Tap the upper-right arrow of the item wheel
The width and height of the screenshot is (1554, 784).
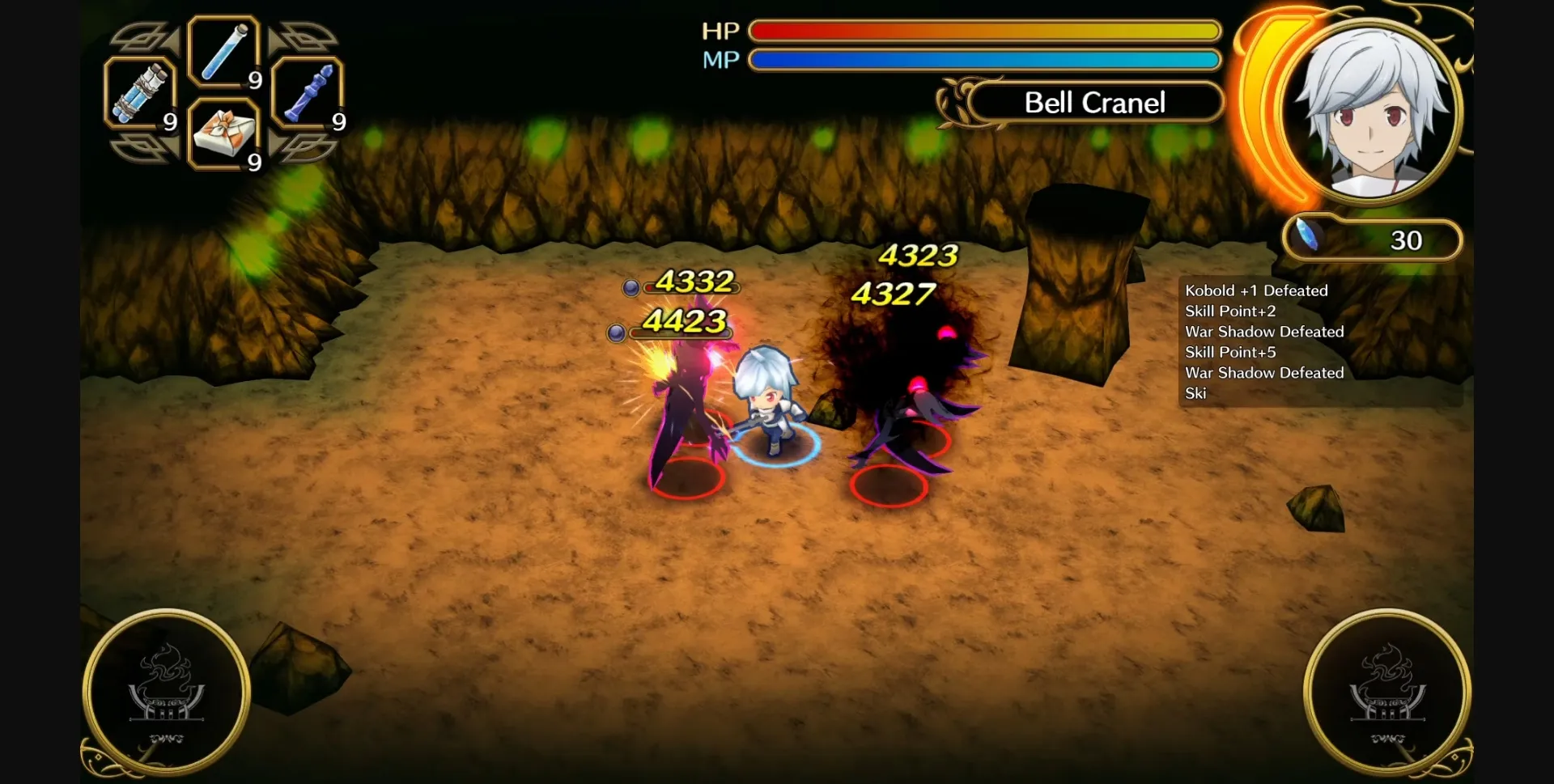pyautogui.click(x=304, y=36)
